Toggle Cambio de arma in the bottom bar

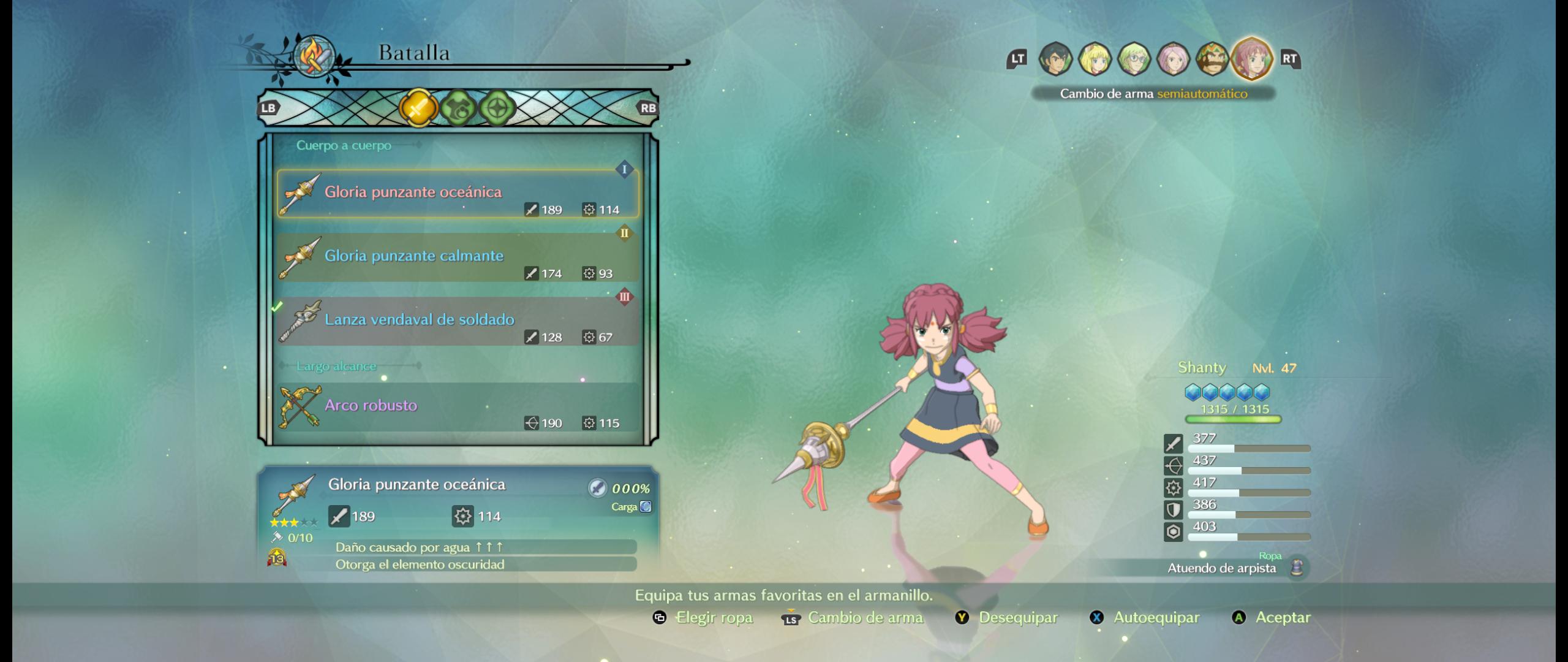tap(853, 618)
